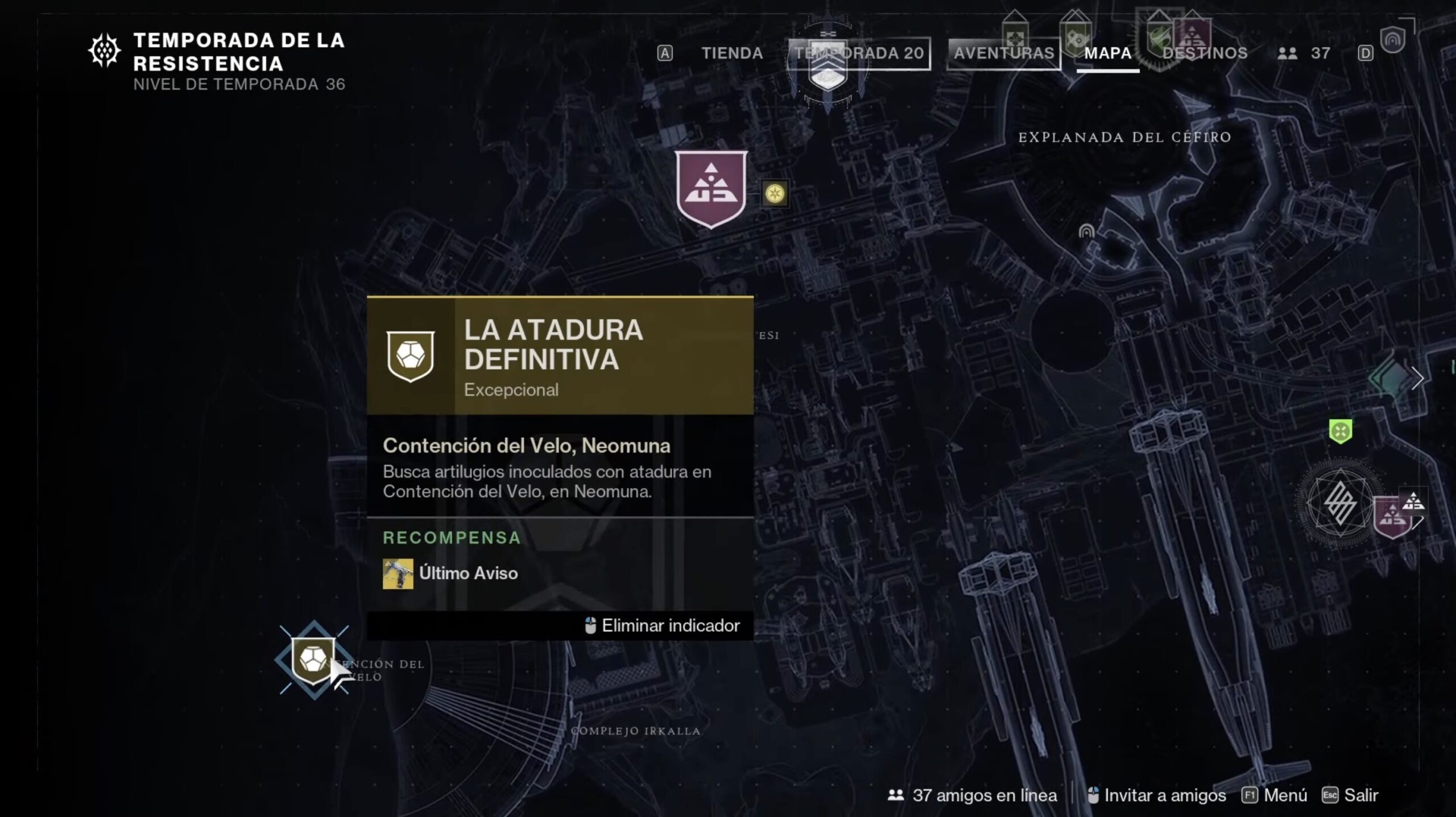Select the landing zone marker near Explanada del Céfiro
The height and width of the screenshot is (817, 1456).
pyautogui.click(x=1086, y=231)
